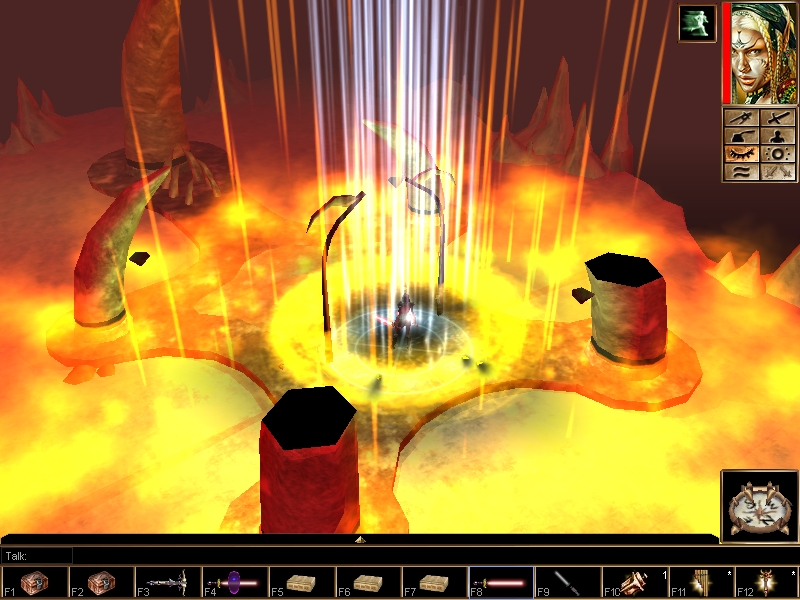Select the dark blade in slot F9

(x=567, y=582)
